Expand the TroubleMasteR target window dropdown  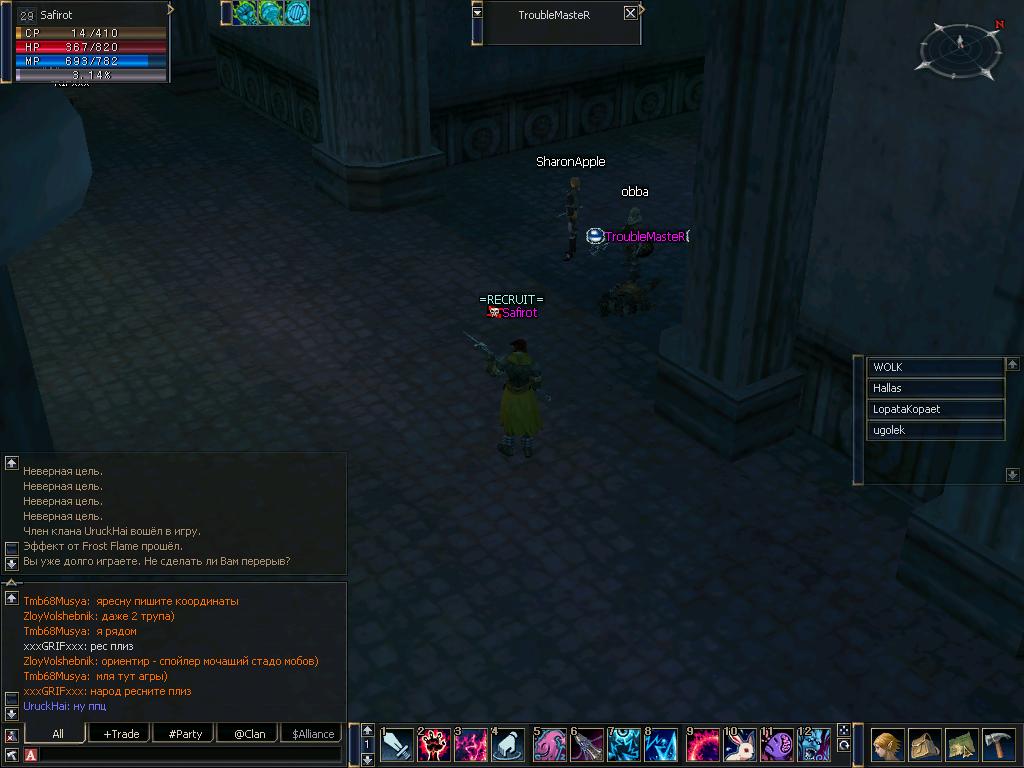tap(477, 13)
